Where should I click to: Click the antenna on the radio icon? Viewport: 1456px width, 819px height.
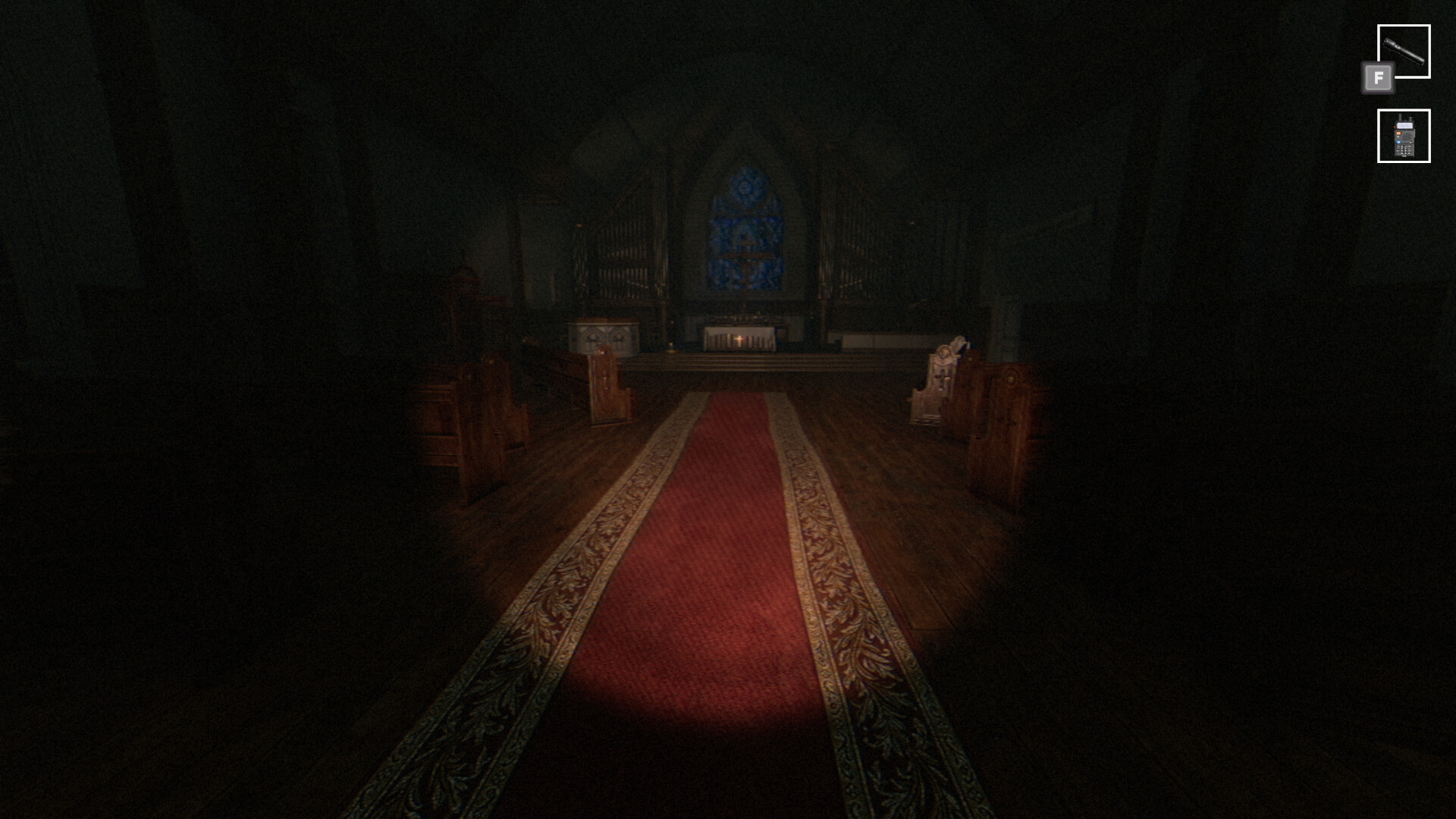click(1400, 117)
